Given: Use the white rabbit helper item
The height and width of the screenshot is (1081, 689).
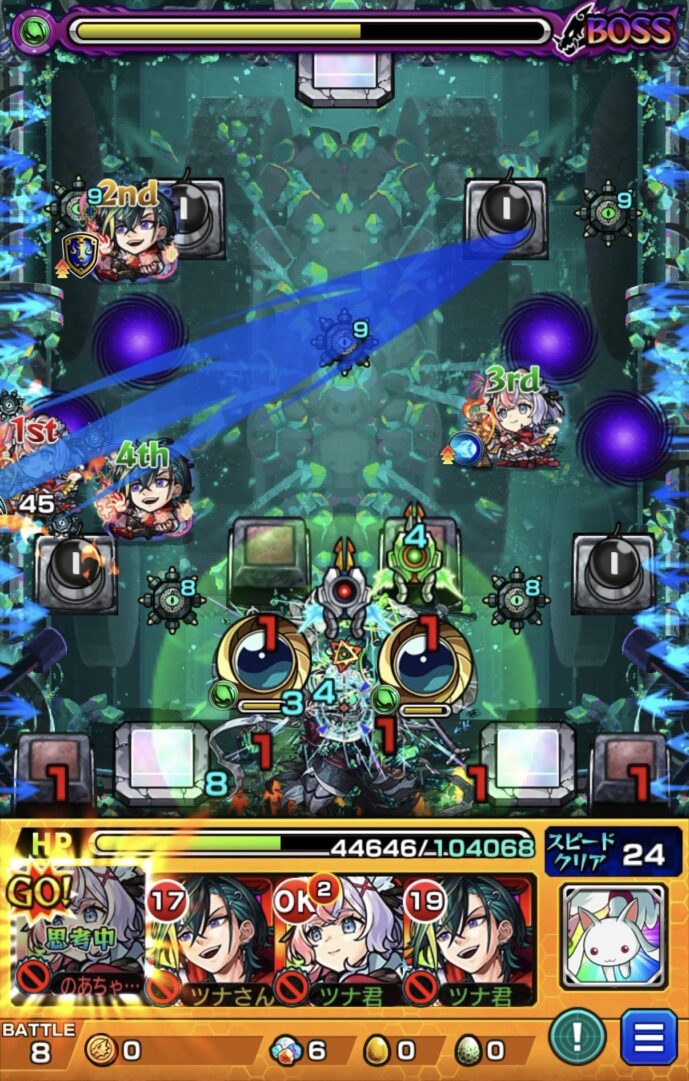Looking at the screenshot, I should [x=613, y=935].
